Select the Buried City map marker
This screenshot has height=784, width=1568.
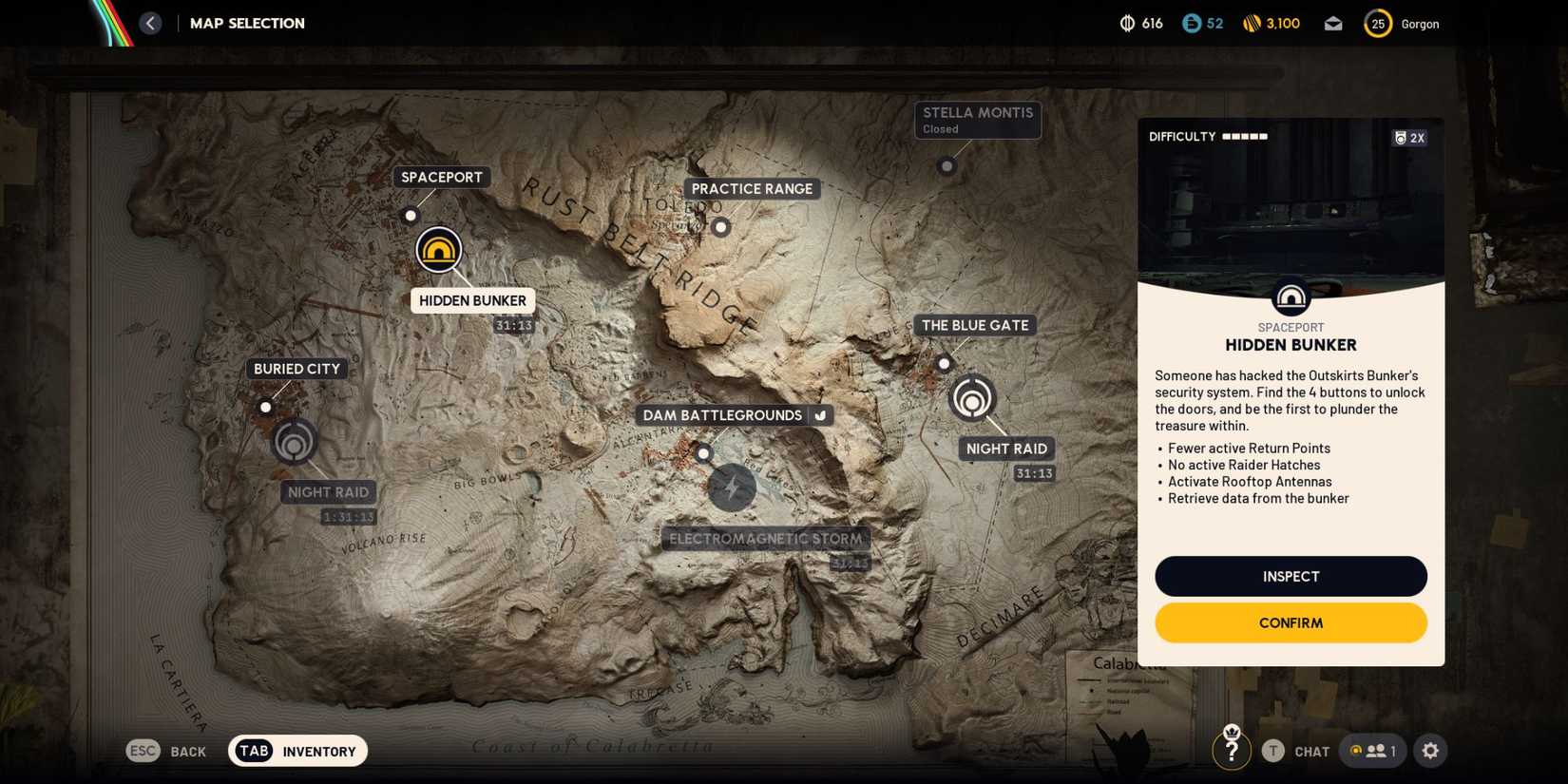point(265,407)
